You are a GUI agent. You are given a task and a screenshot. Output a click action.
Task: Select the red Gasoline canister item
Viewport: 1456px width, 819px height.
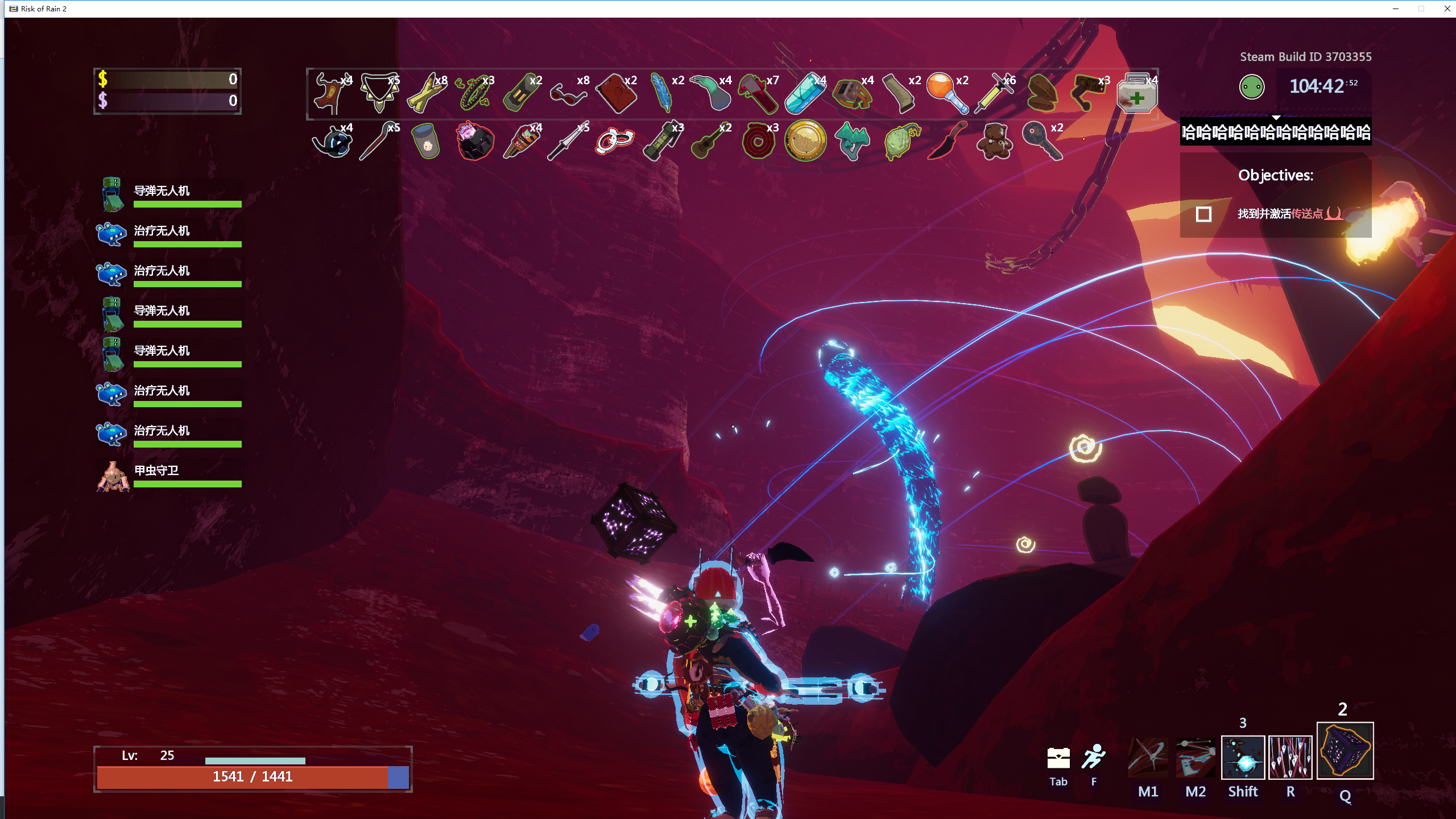click(615, 93)
